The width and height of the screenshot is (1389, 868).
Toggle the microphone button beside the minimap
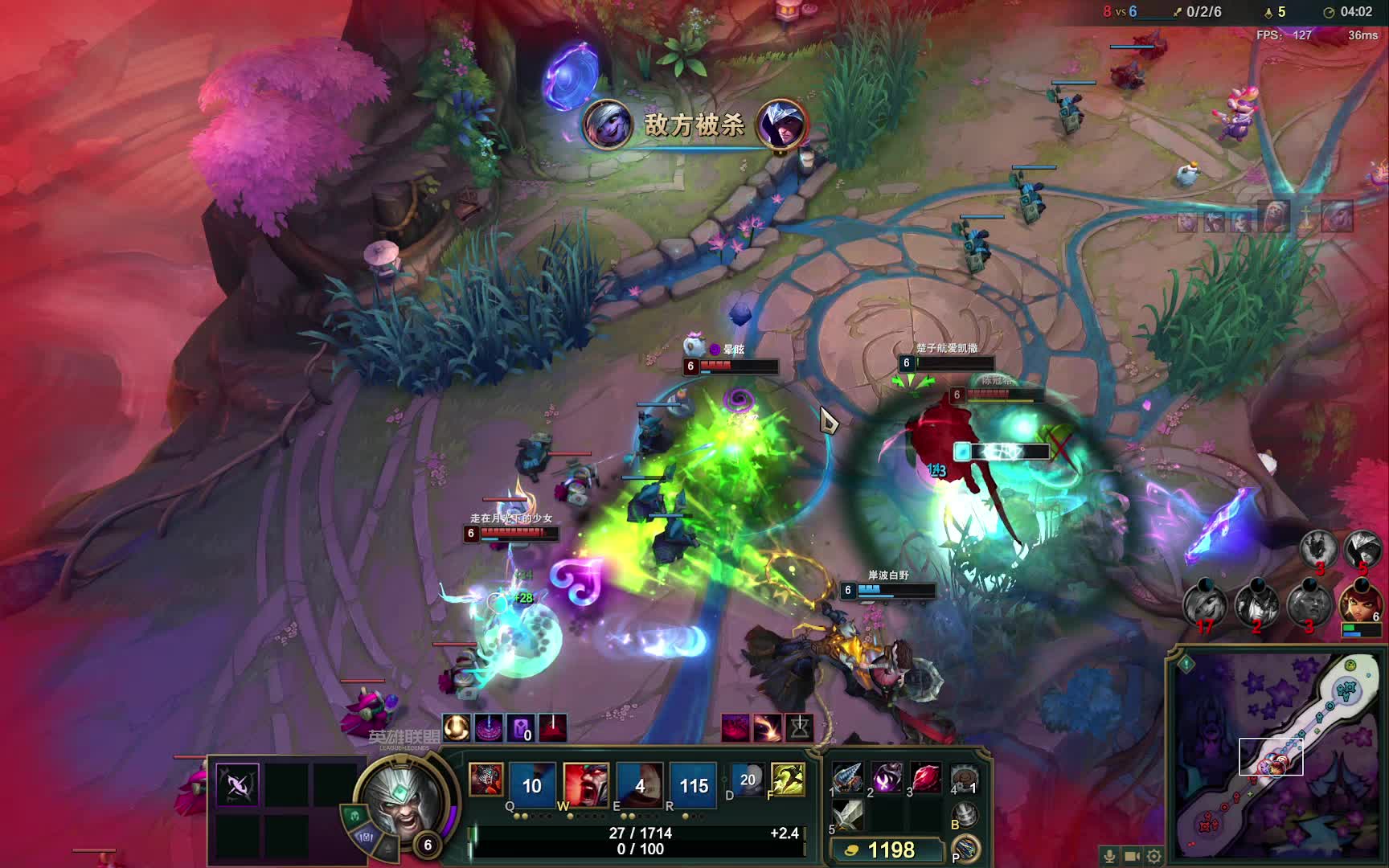(x=1110, y=857)
